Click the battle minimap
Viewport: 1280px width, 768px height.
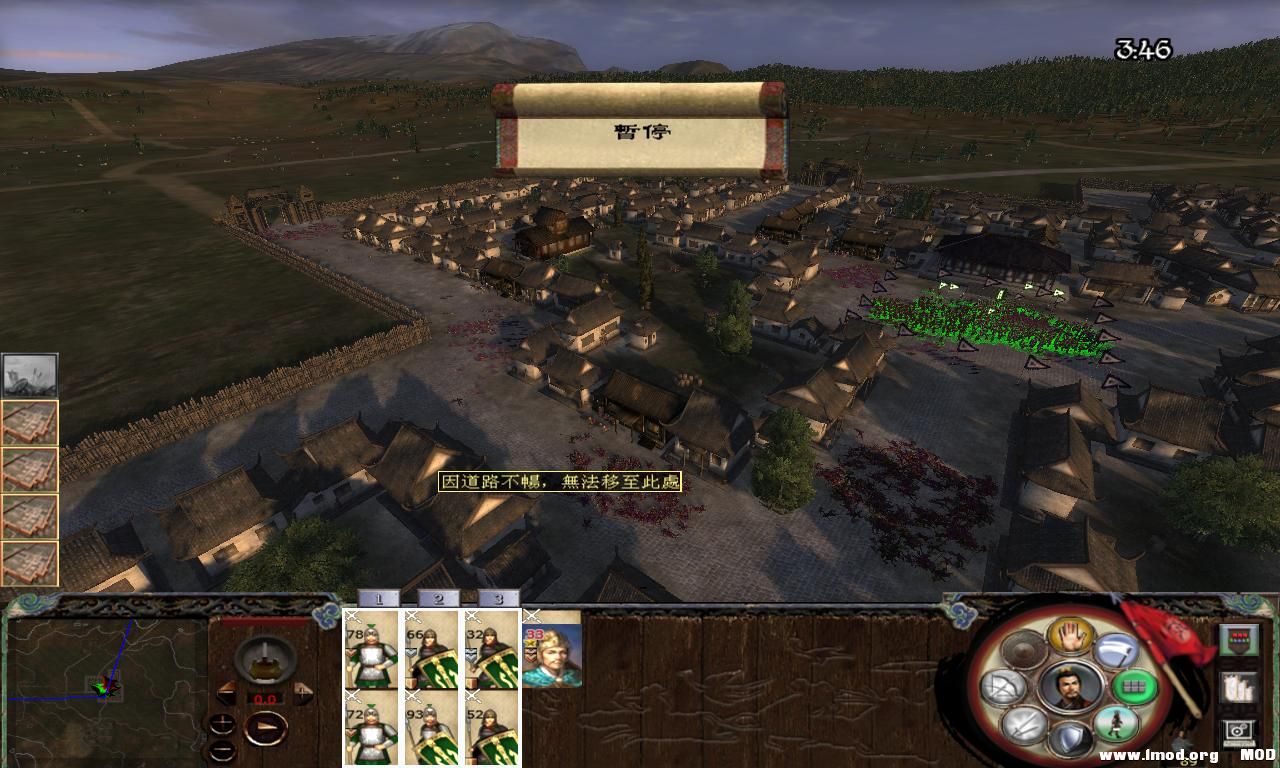click(x=104, y=686)
